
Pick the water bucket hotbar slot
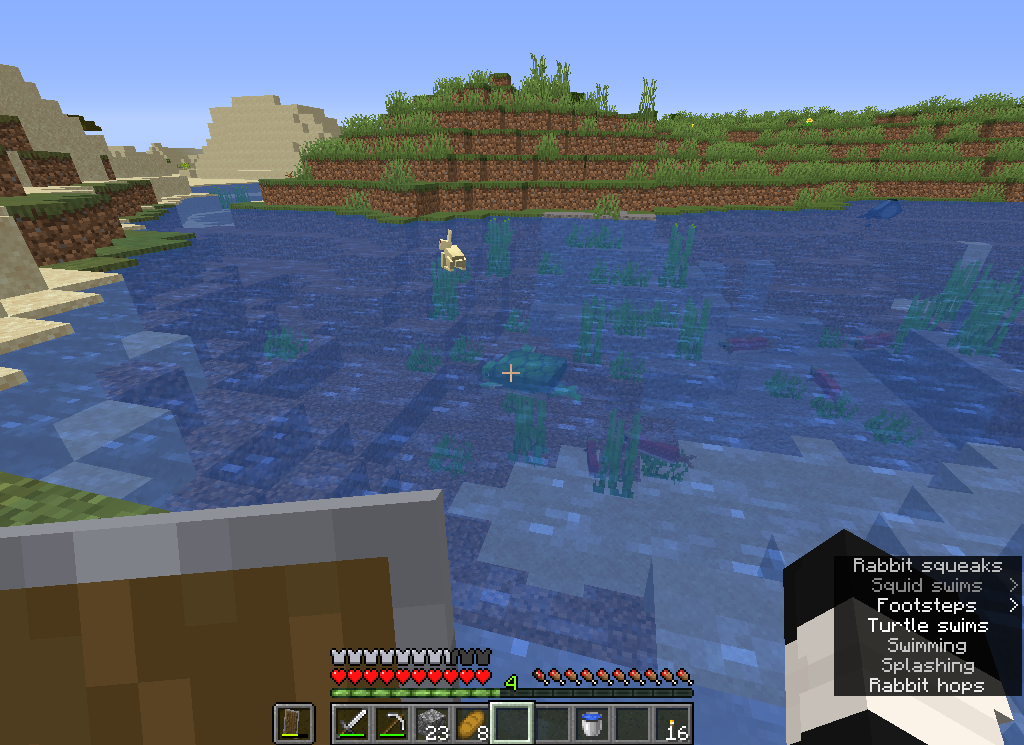592,723
